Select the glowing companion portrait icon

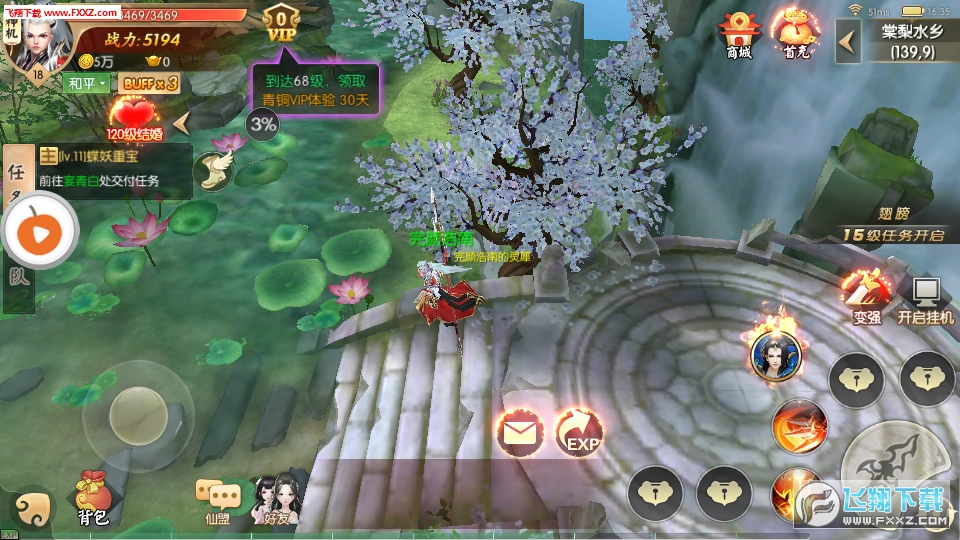click(x=778, y=349)
